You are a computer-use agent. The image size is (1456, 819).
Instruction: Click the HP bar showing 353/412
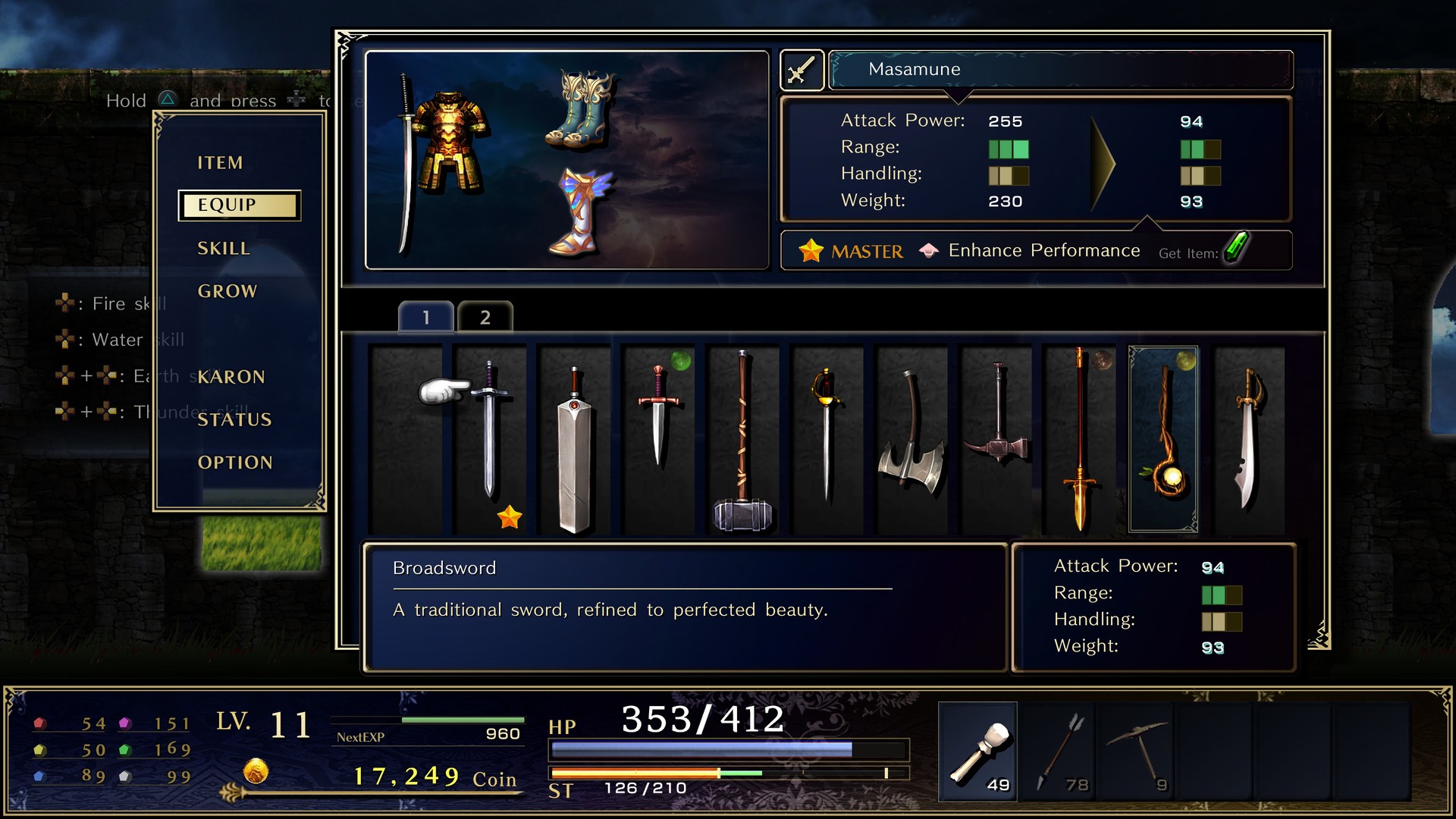[728, 749]
